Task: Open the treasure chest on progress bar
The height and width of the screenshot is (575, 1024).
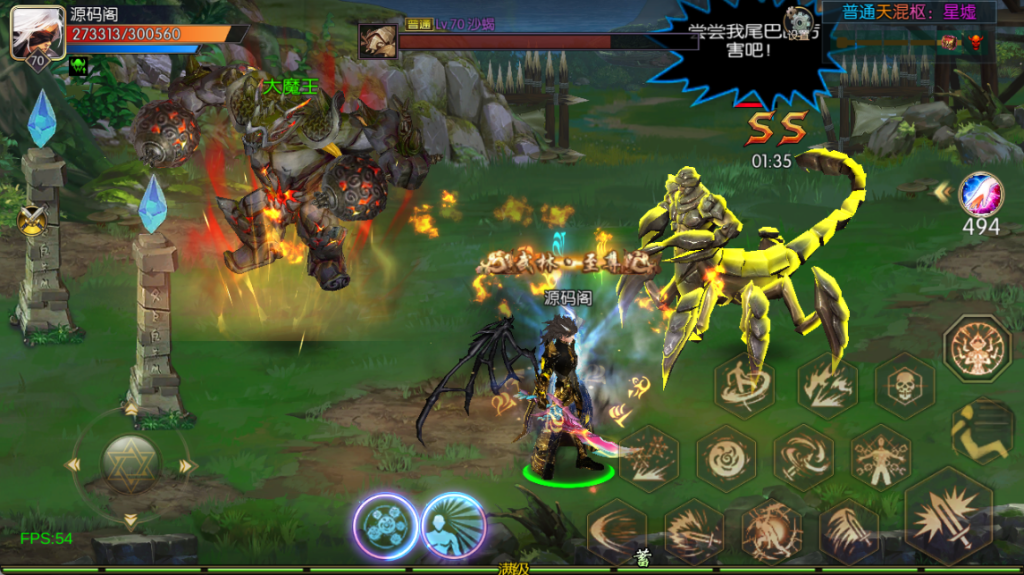Action: coord(946,42)
